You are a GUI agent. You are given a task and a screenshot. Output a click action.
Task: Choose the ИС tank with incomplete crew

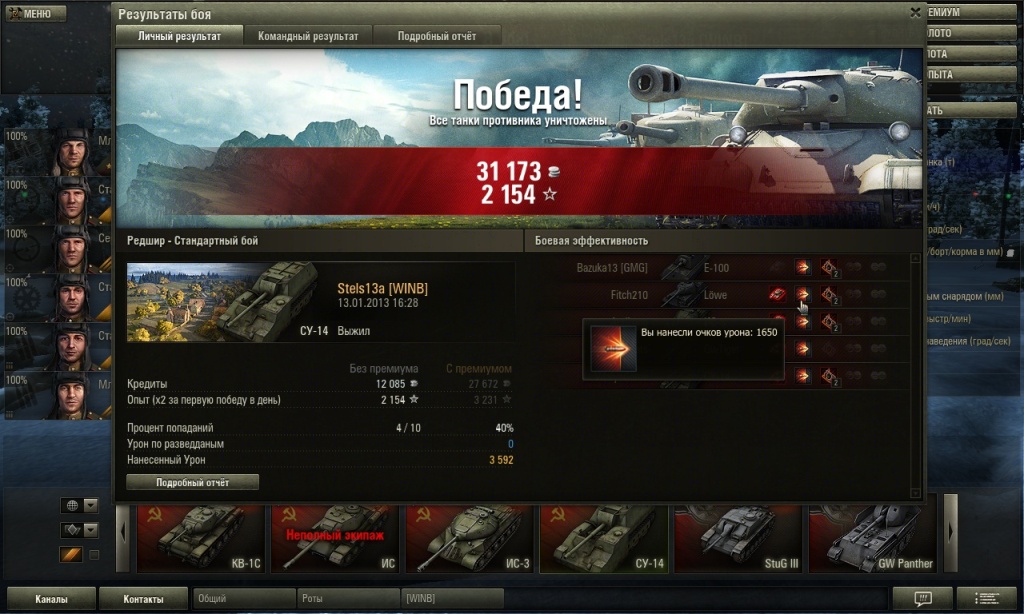335,539
